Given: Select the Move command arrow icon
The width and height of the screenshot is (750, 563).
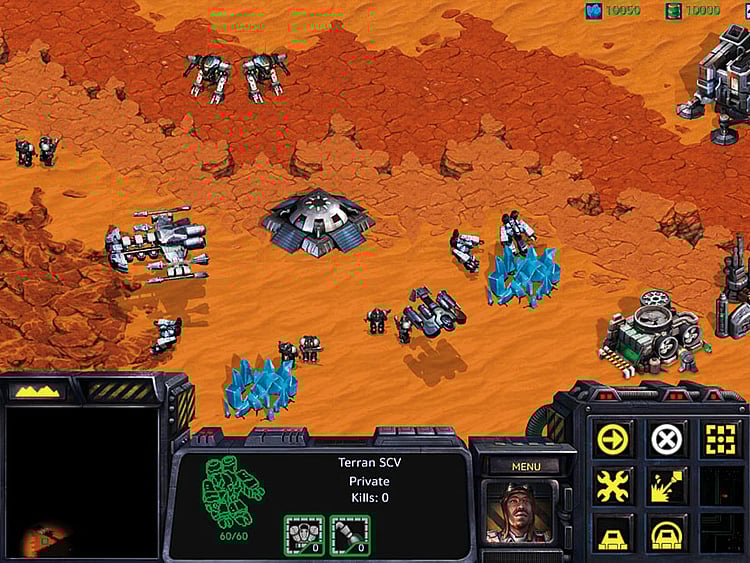Looking at the screenshot, I should (613, 438).
